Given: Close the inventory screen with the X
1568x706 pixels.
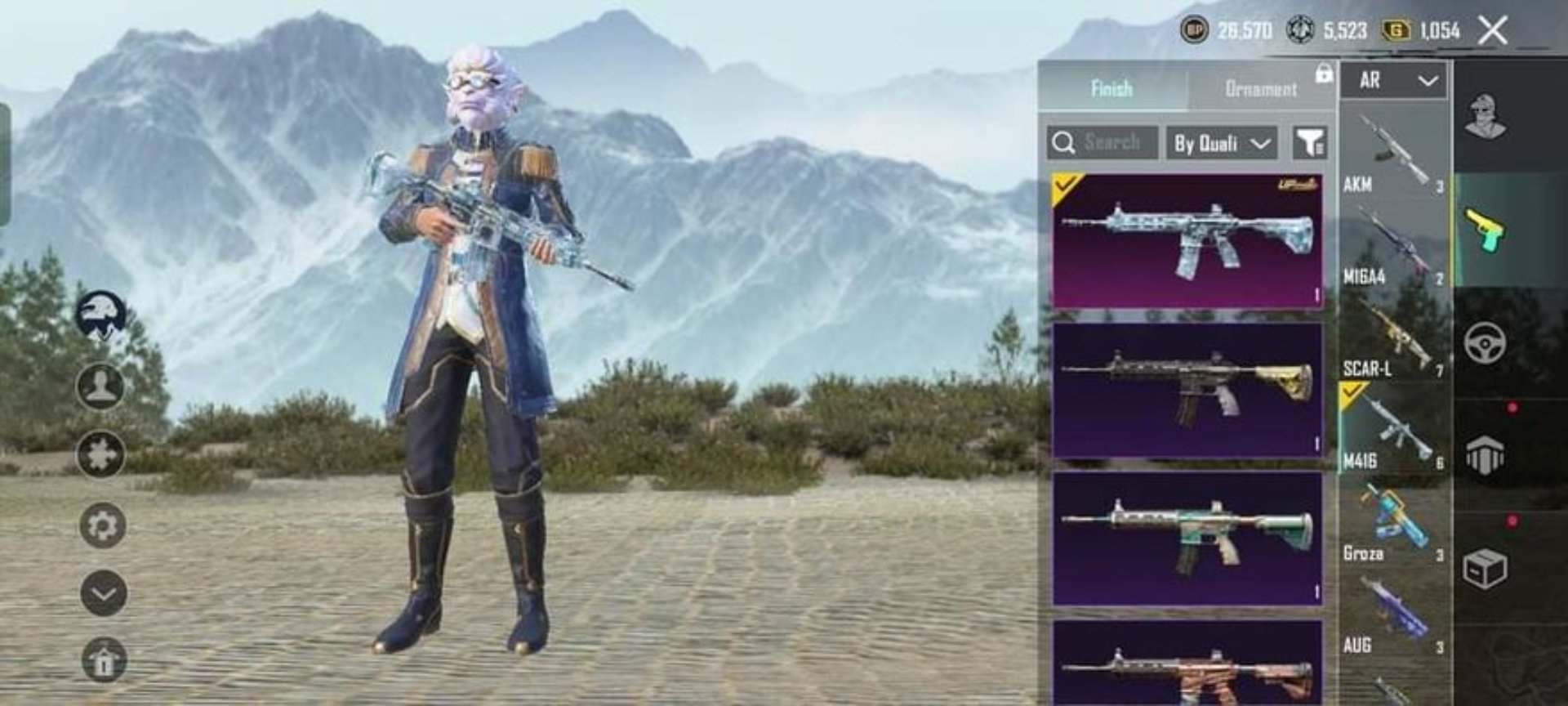Looking at the screenshot, I should [x=1493, y=31].
